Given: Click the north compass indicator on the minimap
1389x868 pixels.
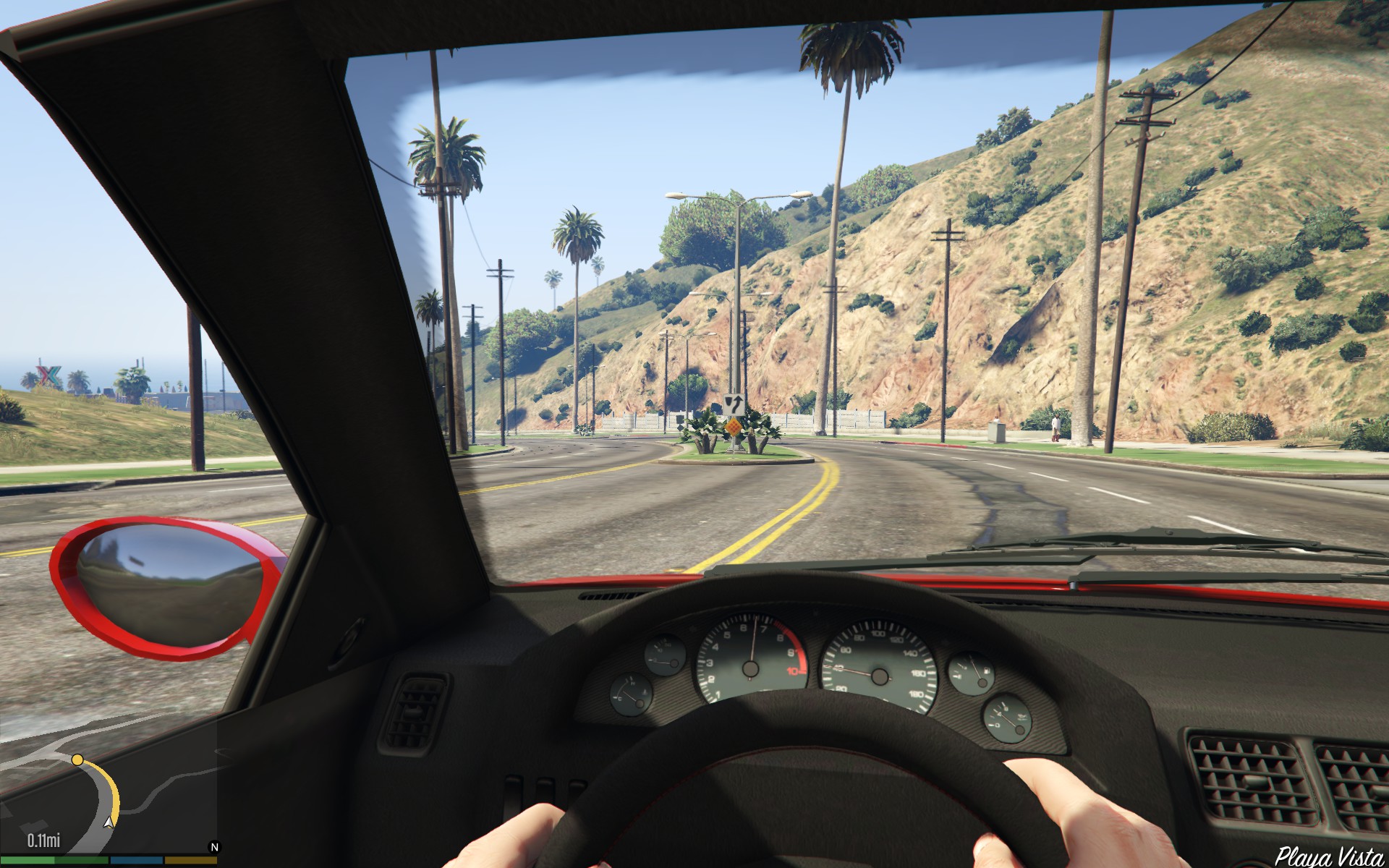Looking at the screenshot, I should (x=213, y=847).
